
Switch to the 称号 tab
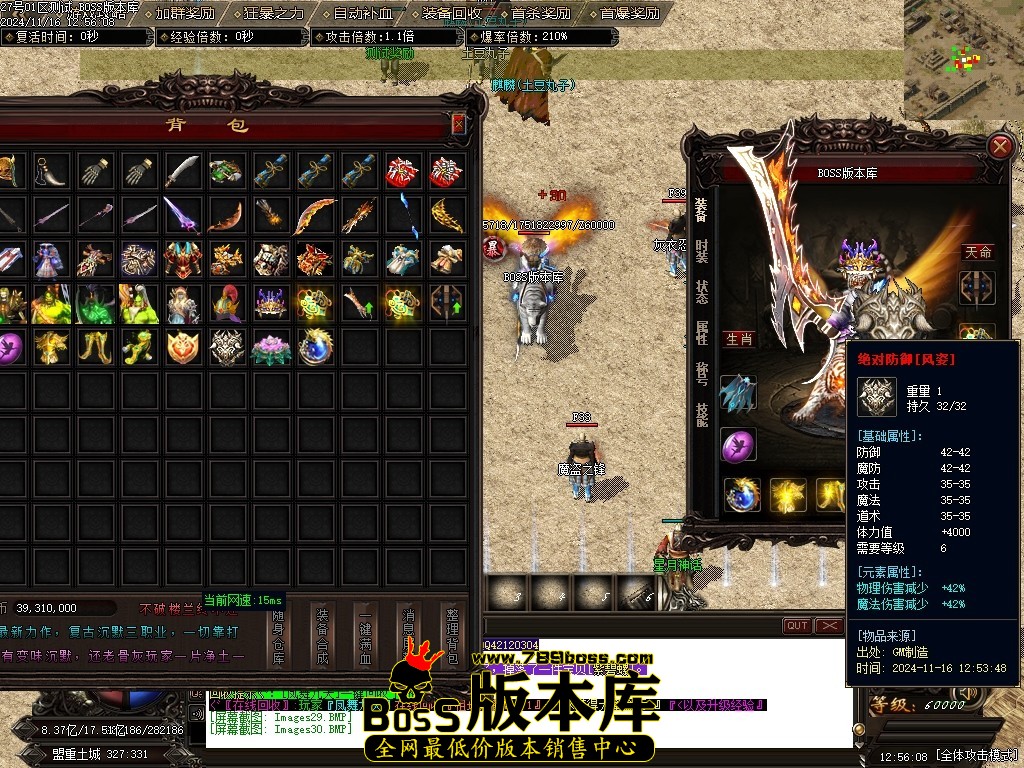(x=702, y=373)
